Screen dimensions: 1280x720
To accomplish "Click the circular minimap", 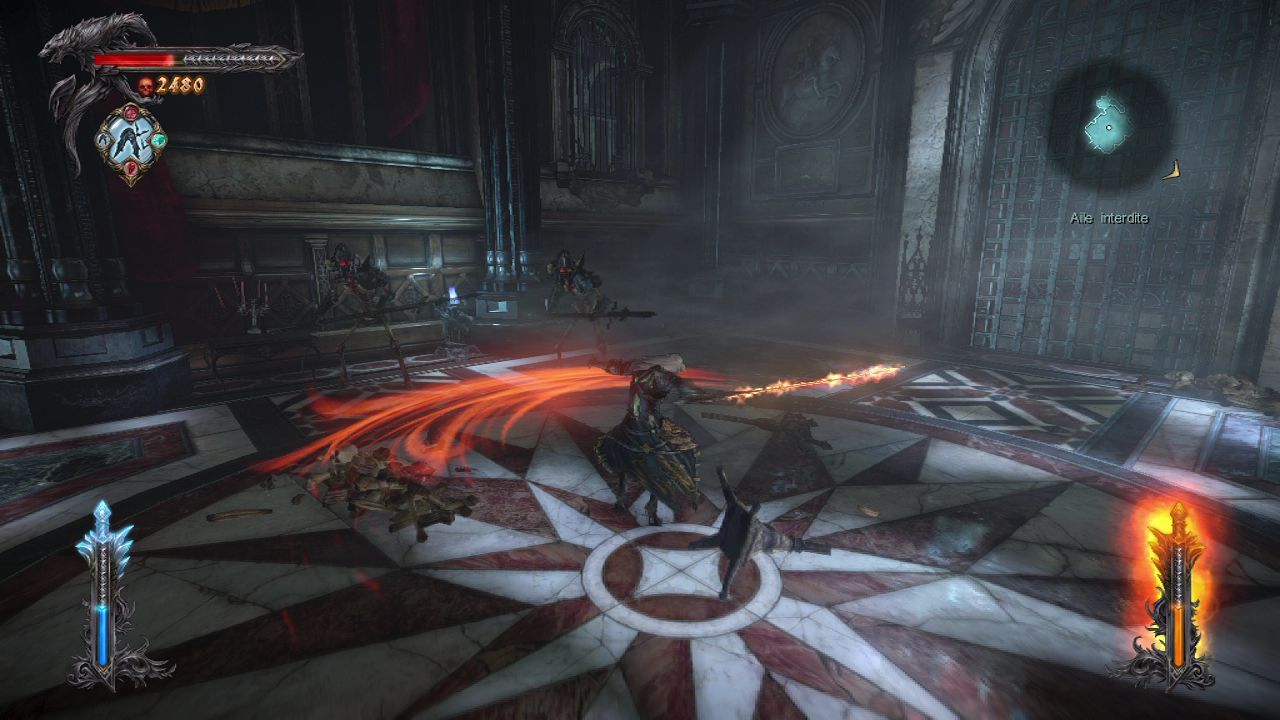I will 1111,124.
